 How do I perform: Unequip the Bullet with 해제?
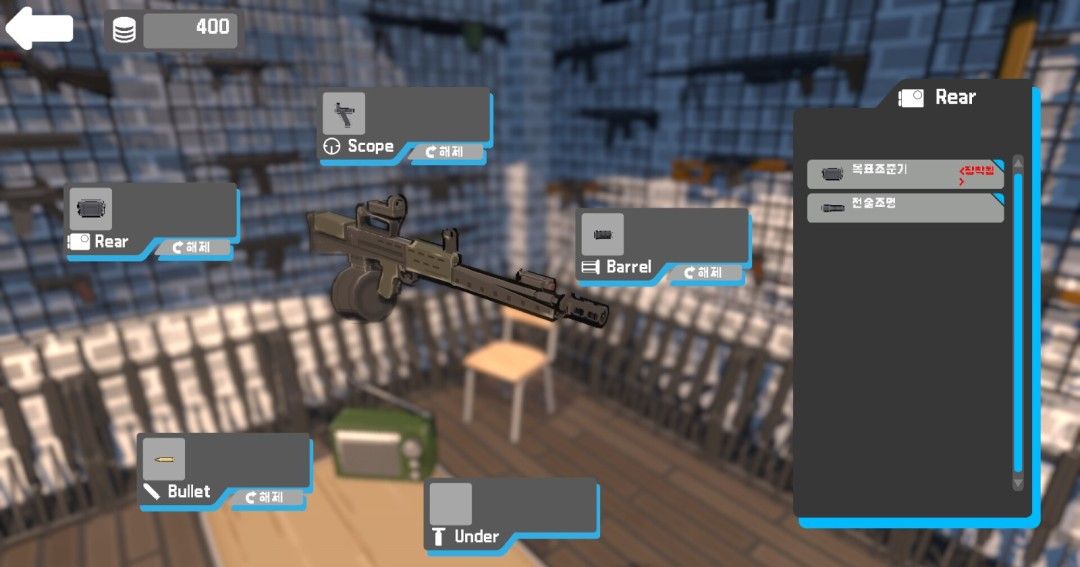[267, 497]
